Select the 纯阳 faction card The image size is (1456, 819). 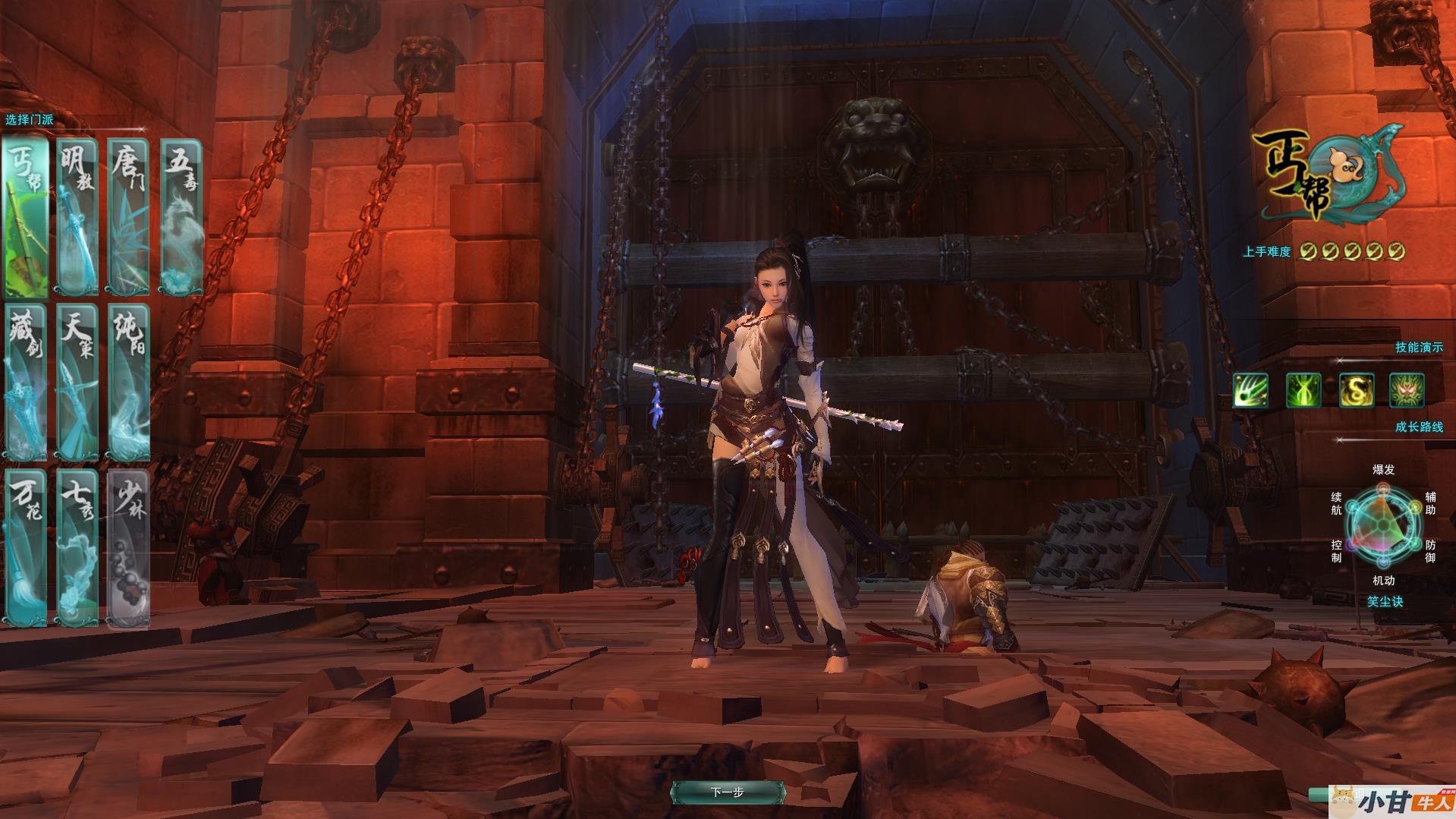pyautogui.click(x=128, y=383)
